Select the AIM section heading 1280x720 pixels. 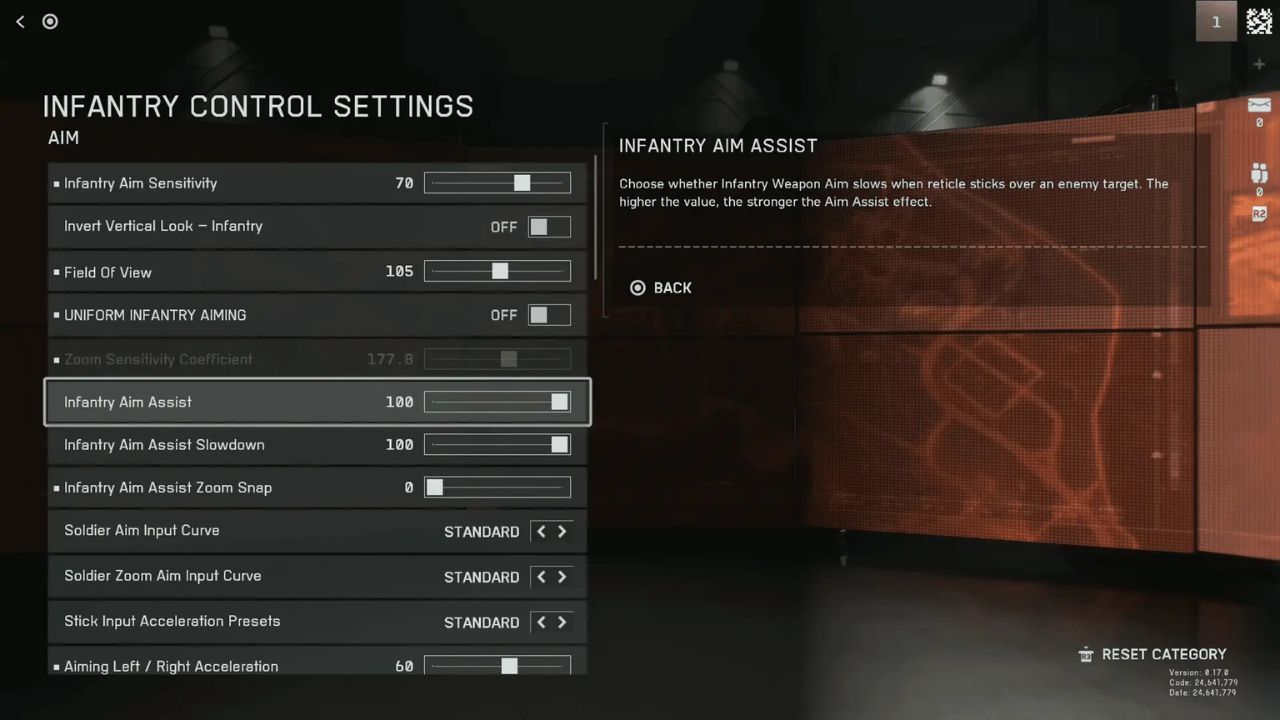point(63,138)
